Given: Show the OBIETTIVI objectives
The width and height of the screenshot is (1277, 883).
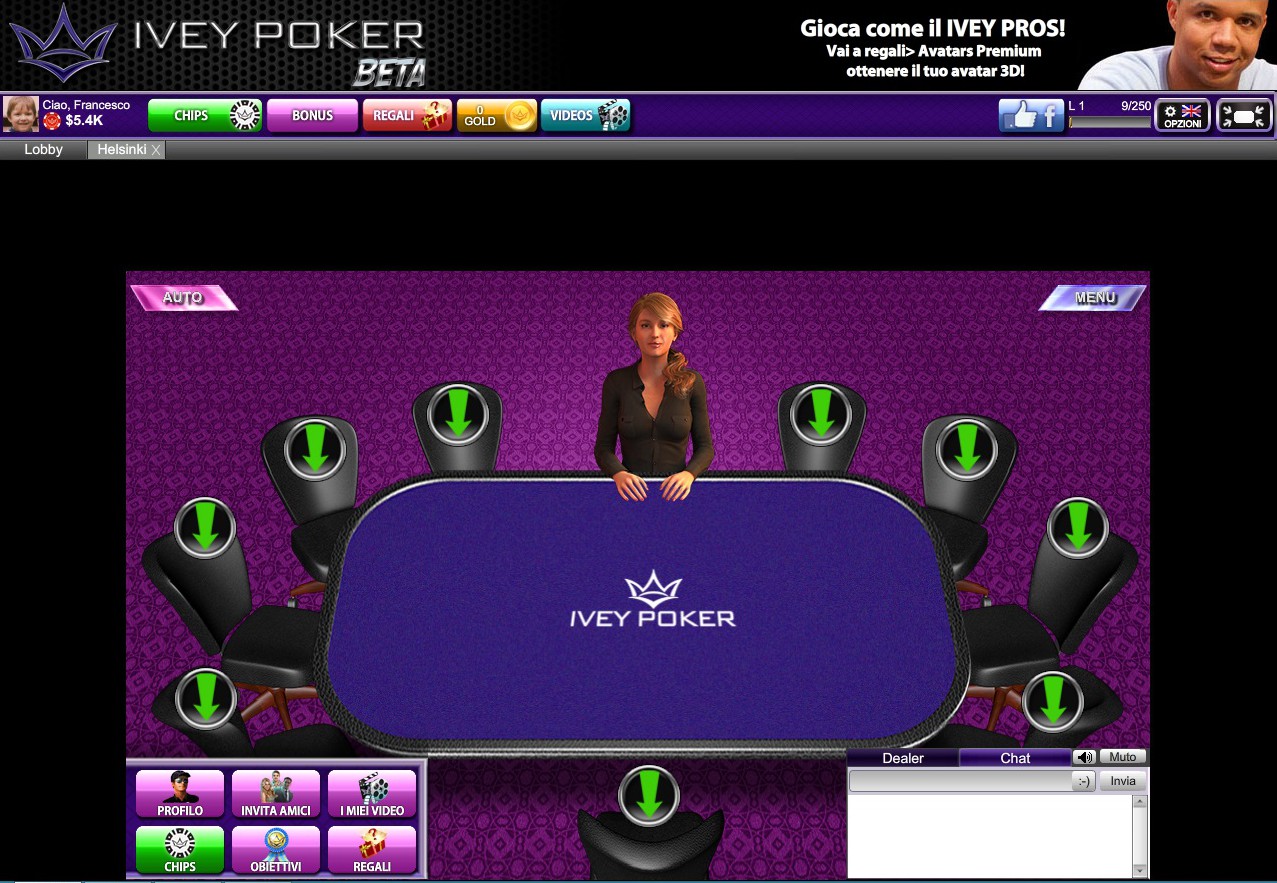Looking at the screenshot, I should [276, 850].
